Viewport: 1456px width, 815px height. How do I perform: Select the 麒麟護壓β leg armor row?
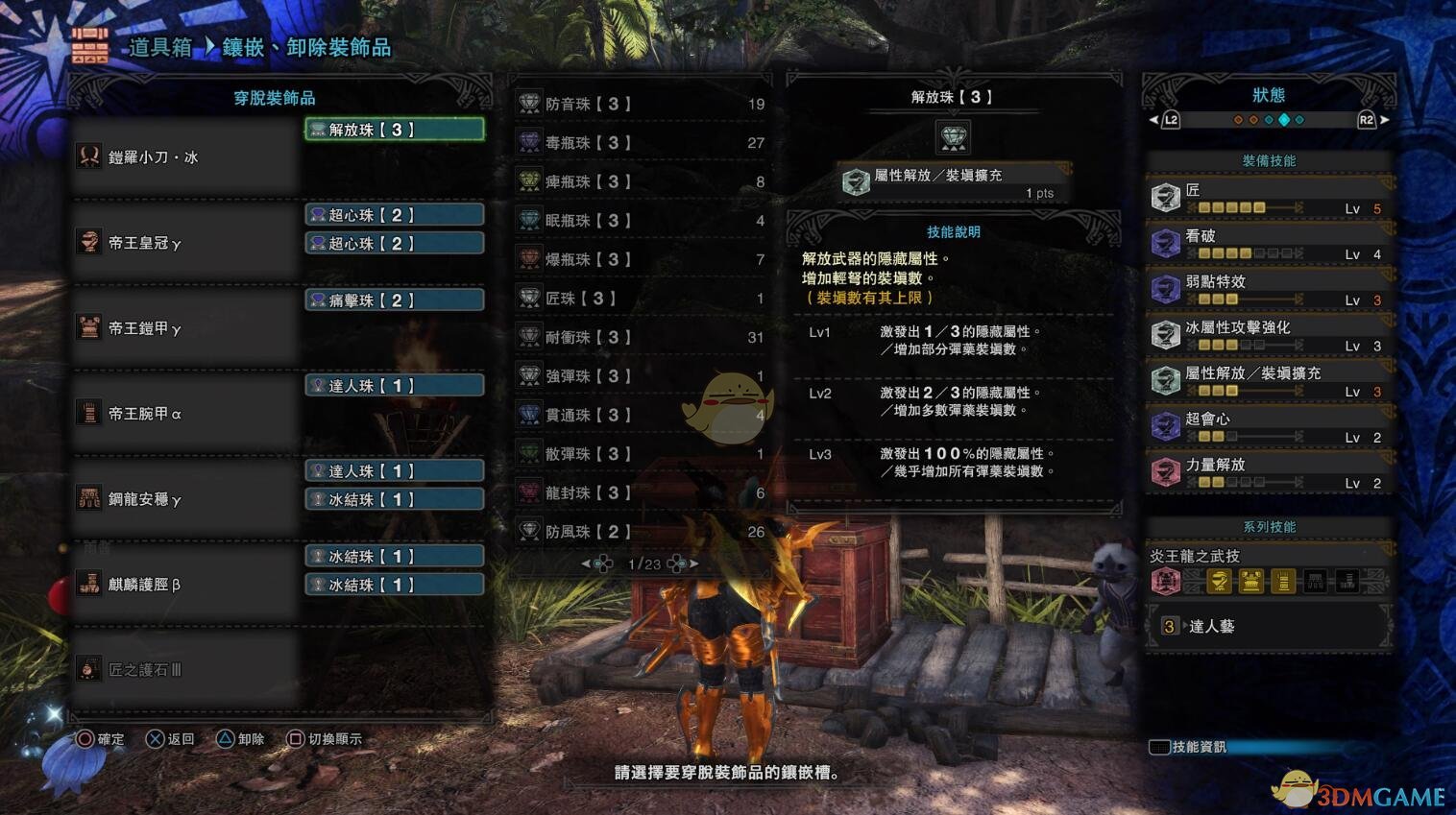182,585
